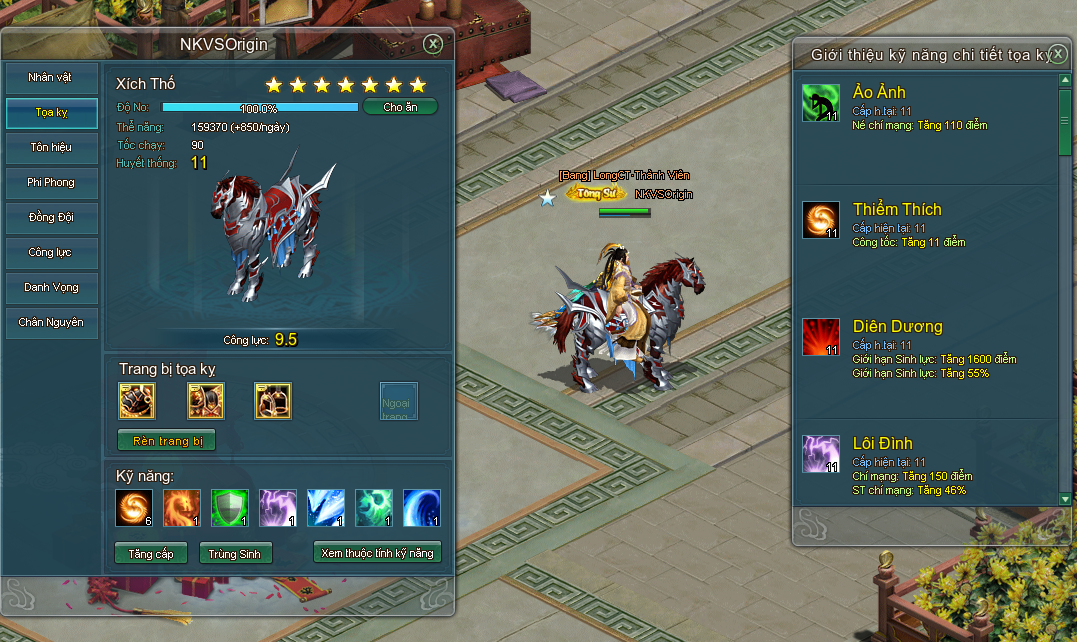The width and height of the screenshot is (1077, 642).
Task: Open Xem thuộc tính kỹ năng
Action: click(377, 553)
